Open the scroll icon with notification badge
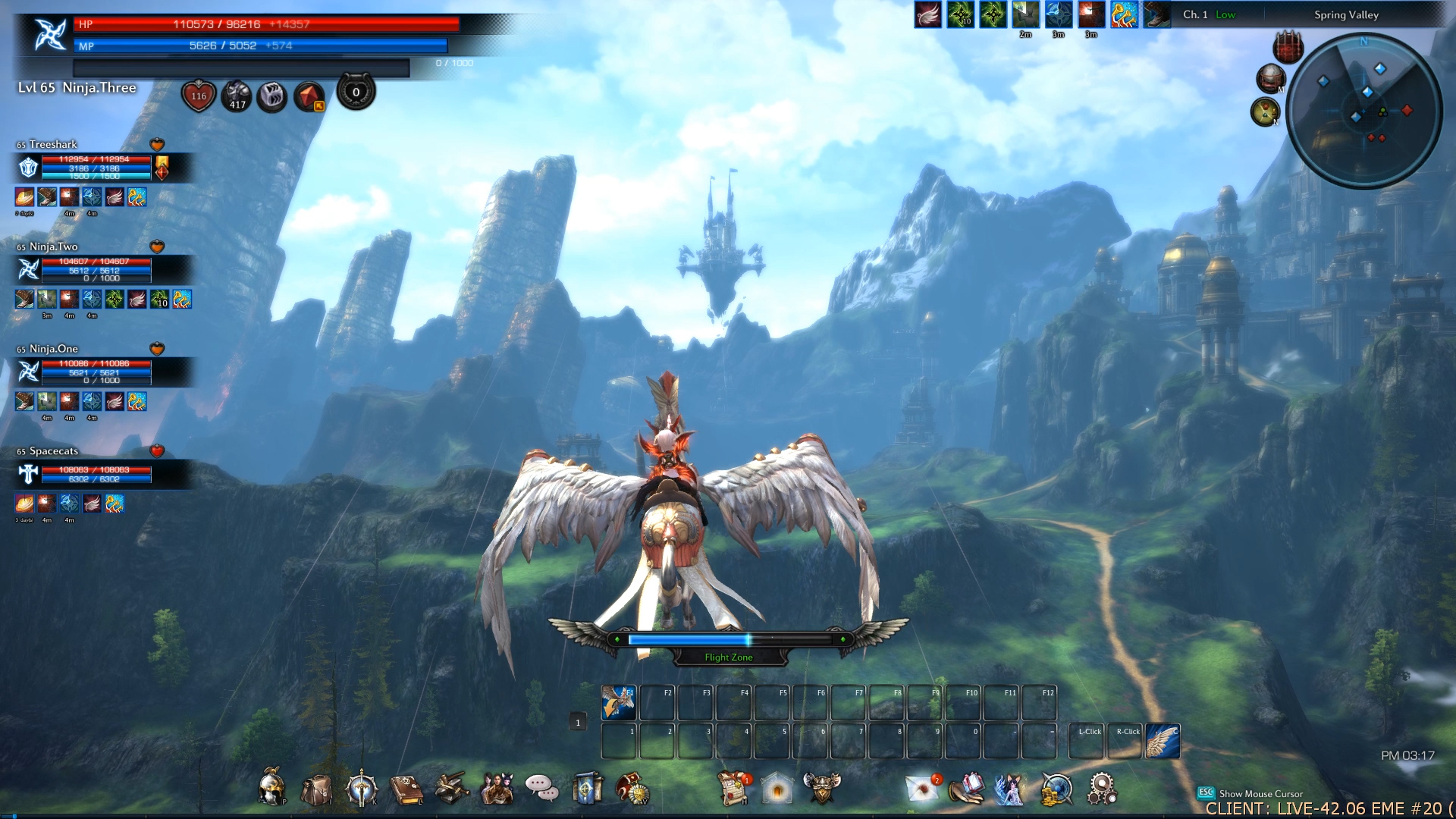This screenshot has height=819, width=1456. pyautogui.click(x=734, y=789)
